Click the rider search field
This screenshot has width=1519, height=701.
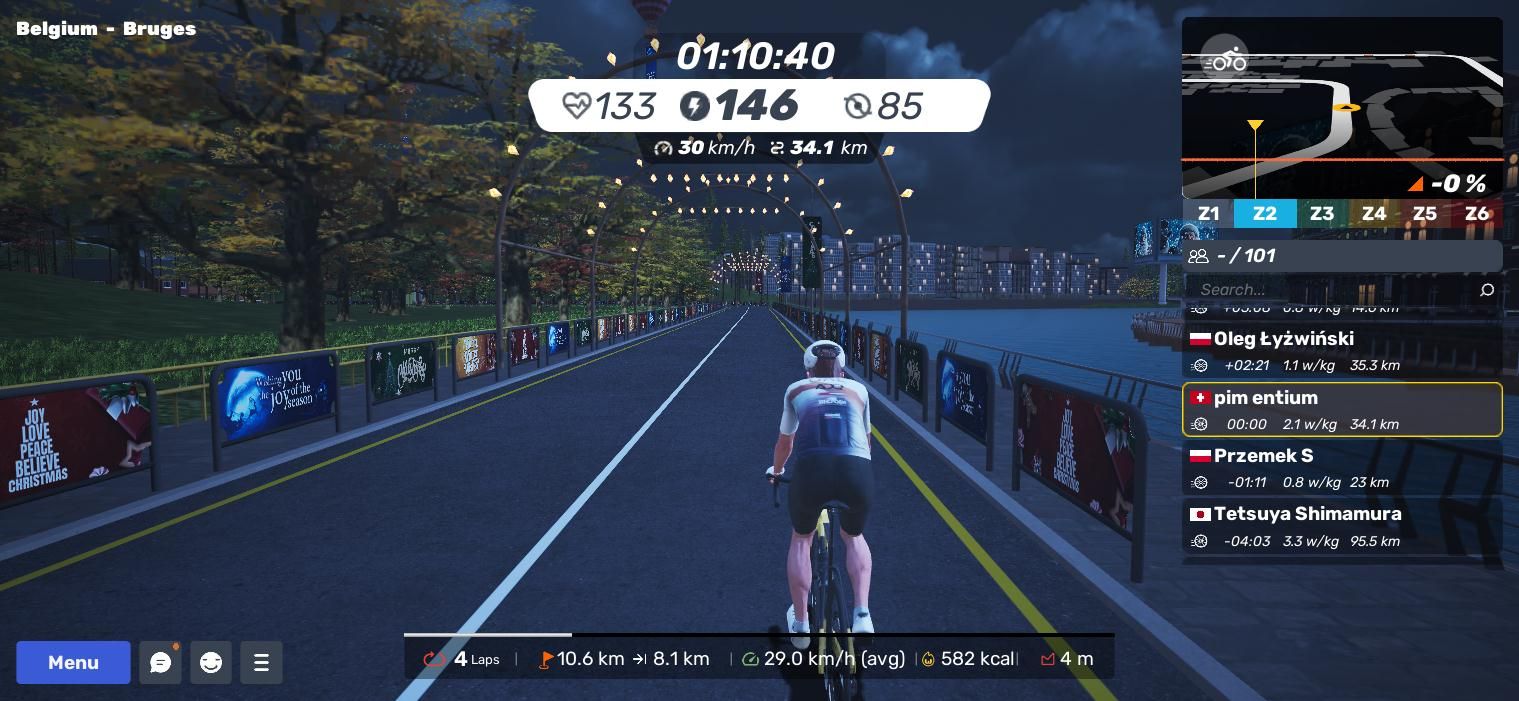(x=1330, y=289)
